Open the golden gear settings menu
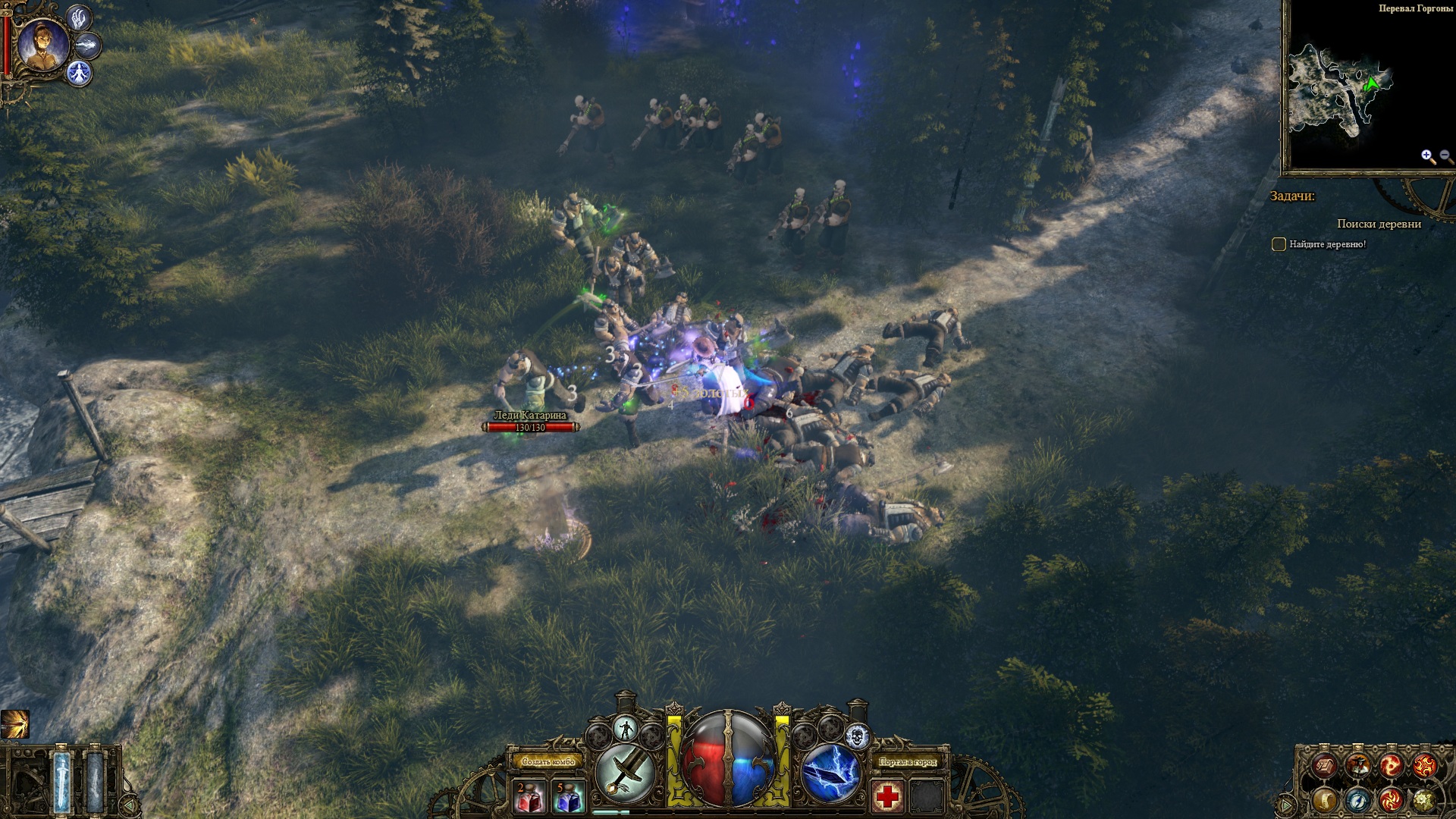The width and height of the screenshot is (1456, 819). click(1424, 799)
